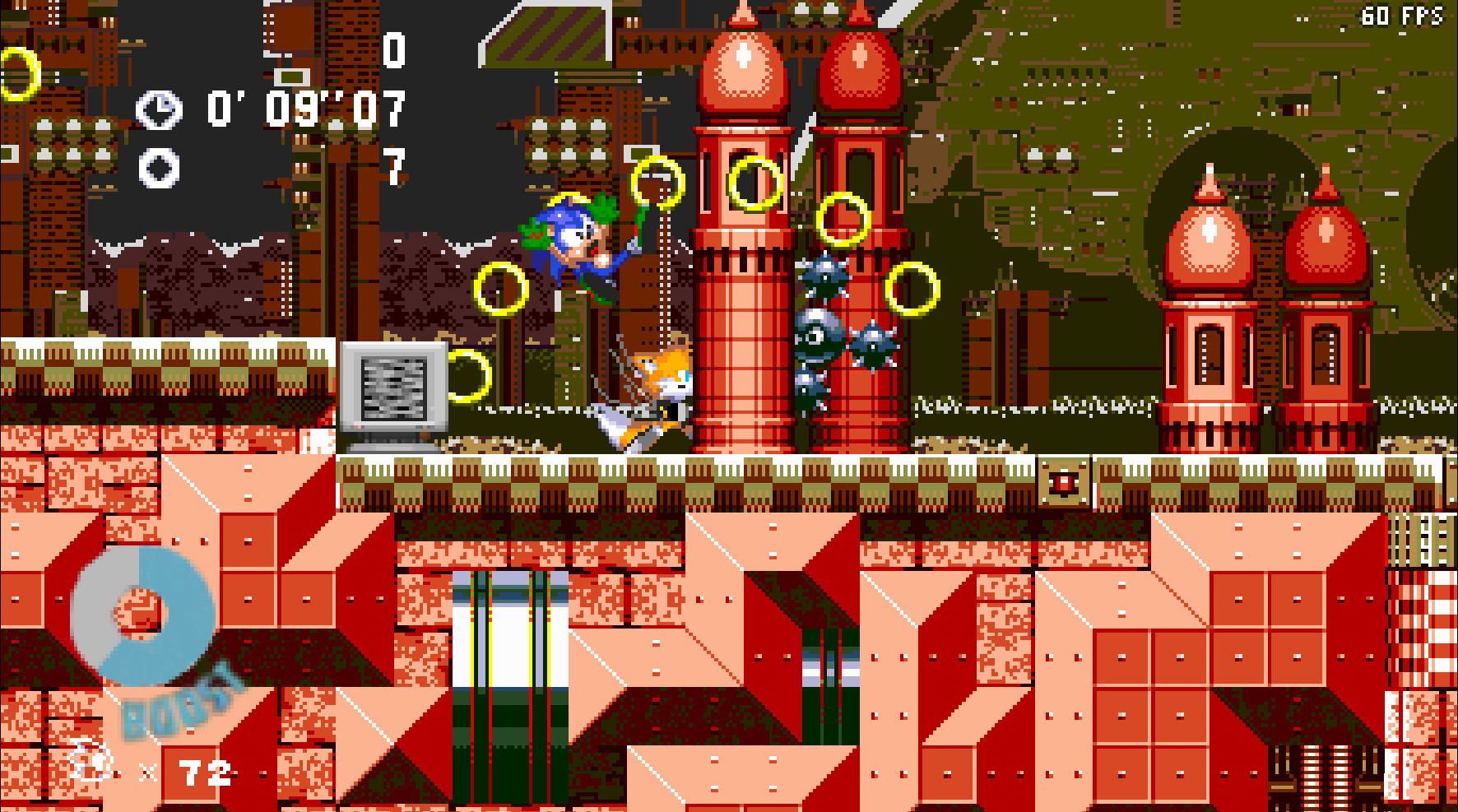Click the clock timer icon

tap(161, 107)
